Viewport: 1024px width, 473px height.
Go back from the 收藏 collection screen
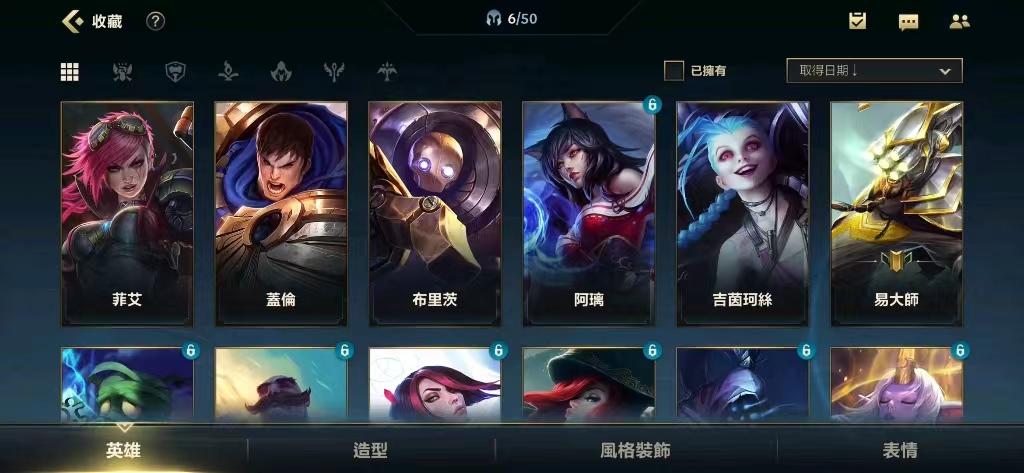(x=72, y=21)
